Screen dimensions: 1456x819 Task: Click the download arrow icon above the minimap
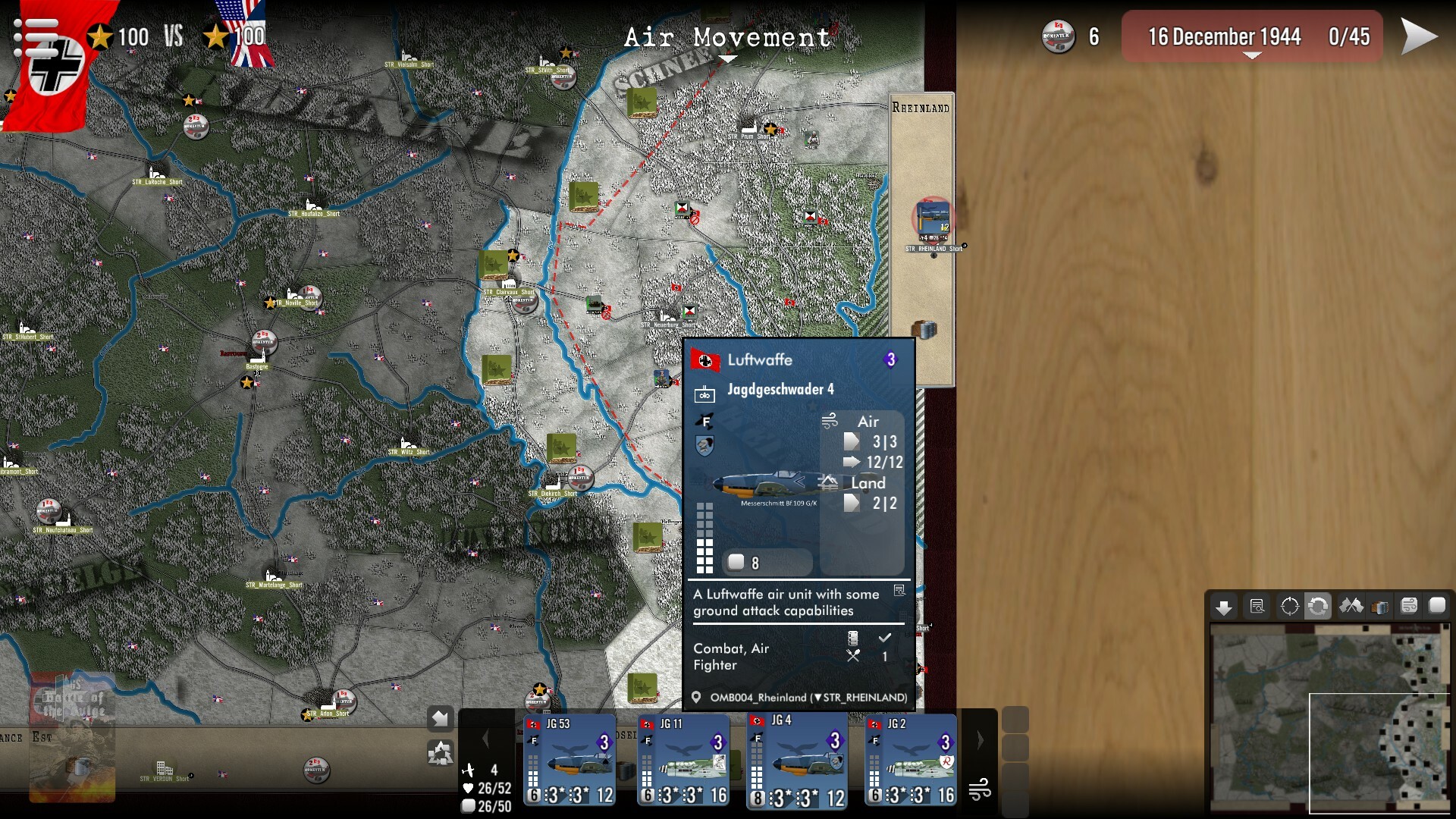[x=1225, y=607]
